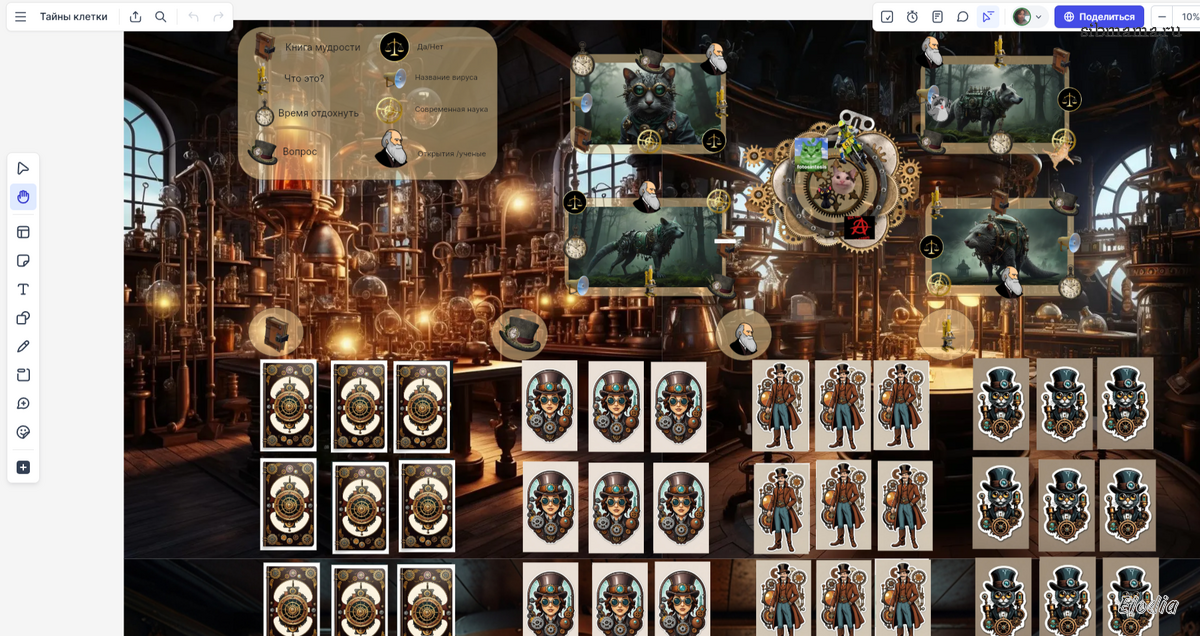Open the stickers and emoji tool
The width and height of the screenshot is (1200, 636).
[x=23, y=432]
